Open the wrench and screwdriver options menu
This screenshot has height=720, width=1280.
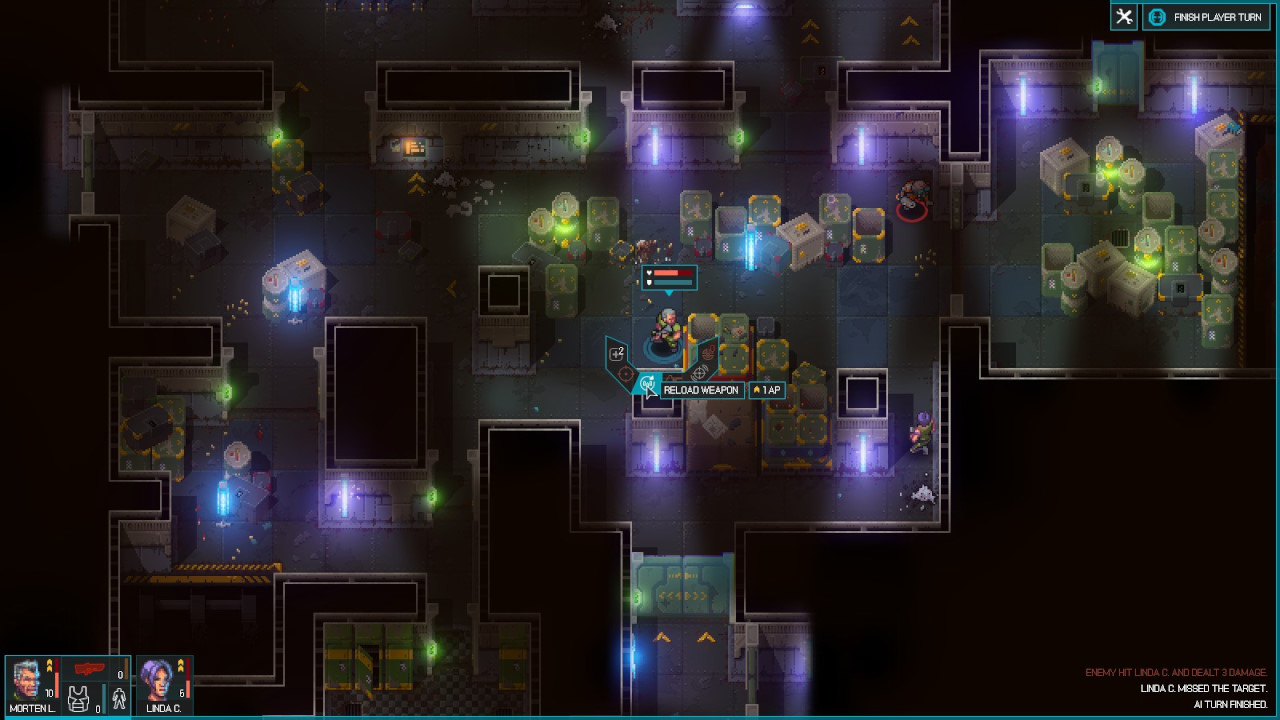[1124, 17]
